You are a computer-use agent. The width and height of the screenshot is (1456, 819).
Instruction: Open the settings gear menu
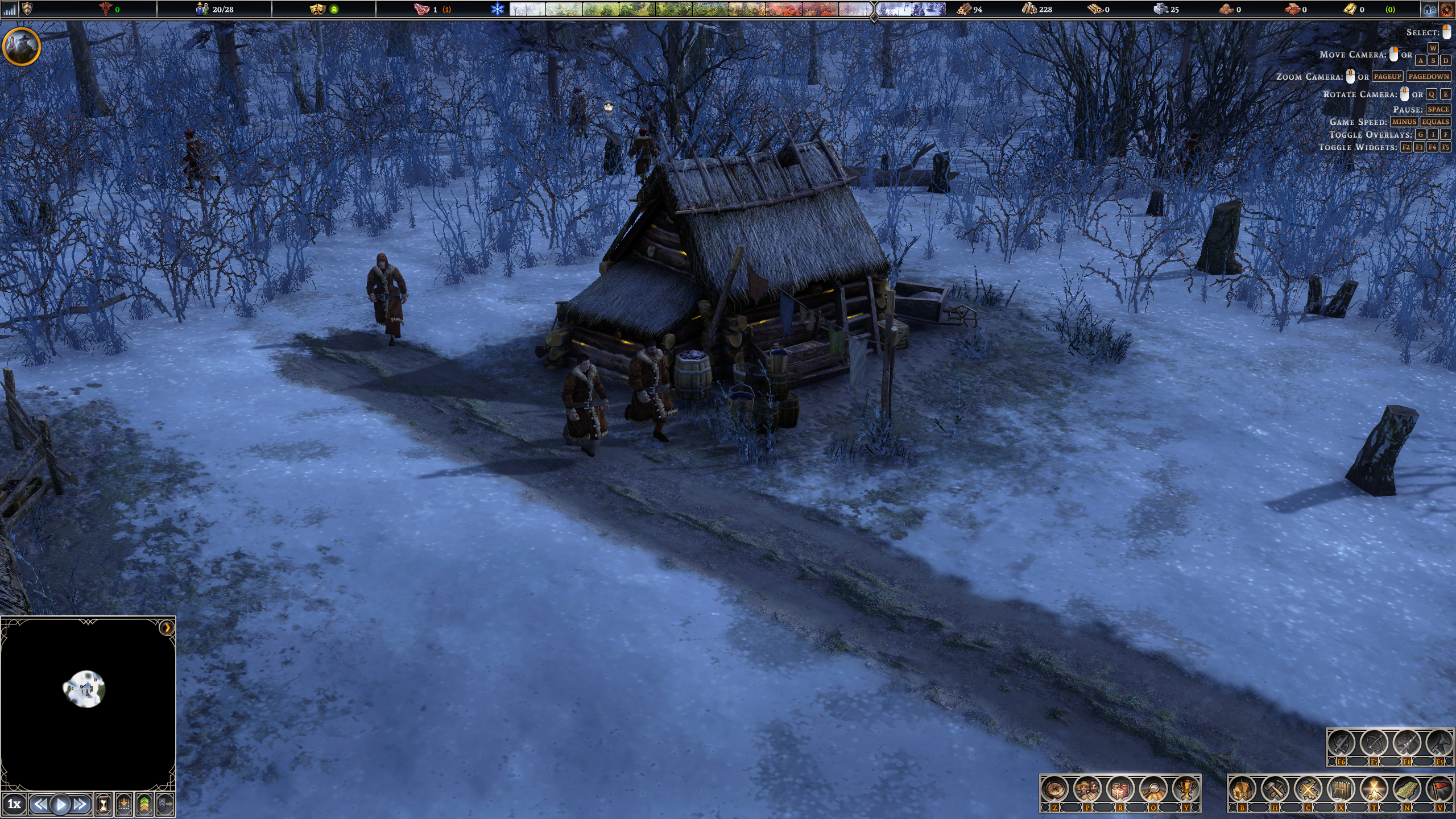(1446, 10)
